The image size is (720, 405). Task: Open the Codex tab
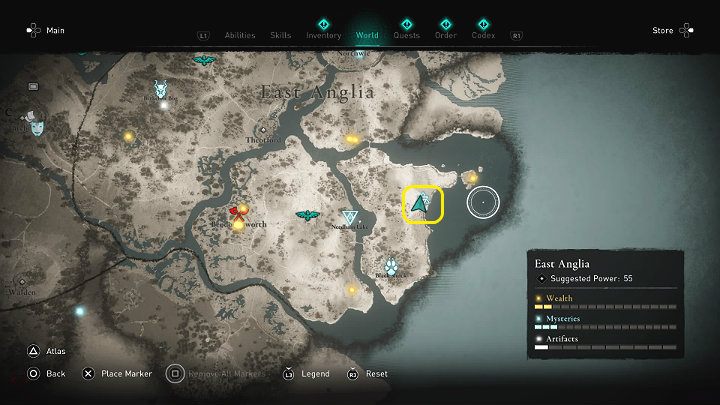click(x=483, y=35)
